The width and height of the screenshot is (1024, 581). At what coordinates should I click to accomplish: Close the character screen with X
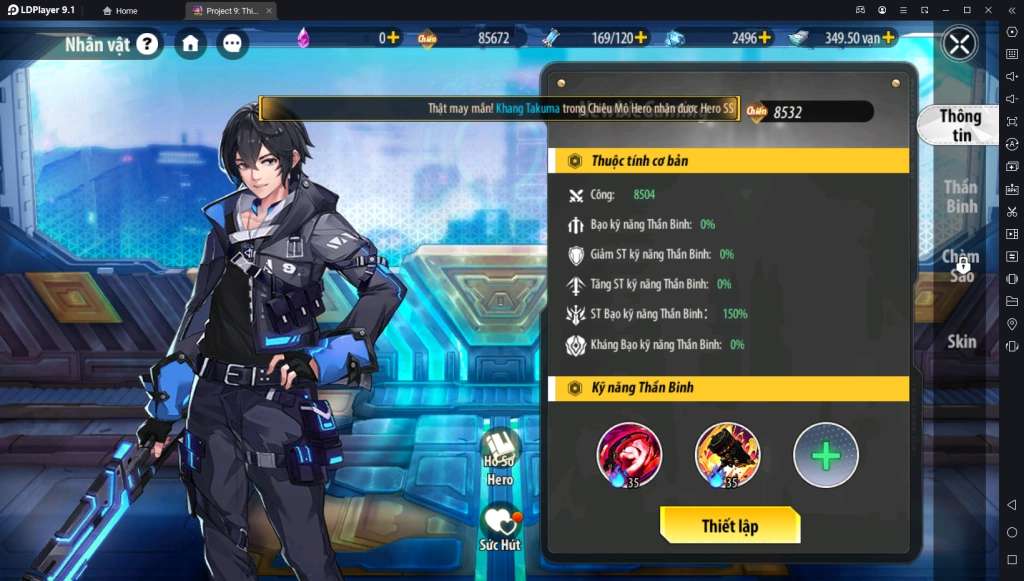pos(959,43)
